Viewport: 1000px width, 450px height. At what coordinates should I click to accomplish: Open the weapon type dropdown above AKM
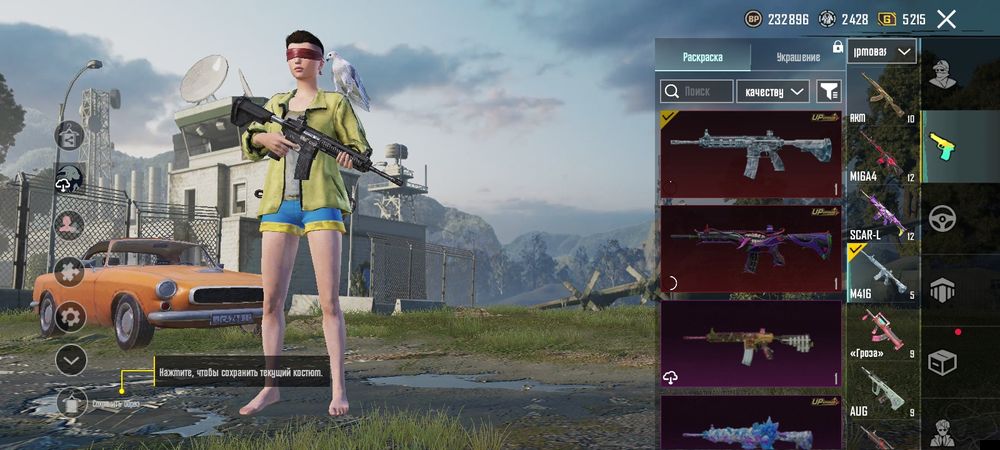coord(882,51)
